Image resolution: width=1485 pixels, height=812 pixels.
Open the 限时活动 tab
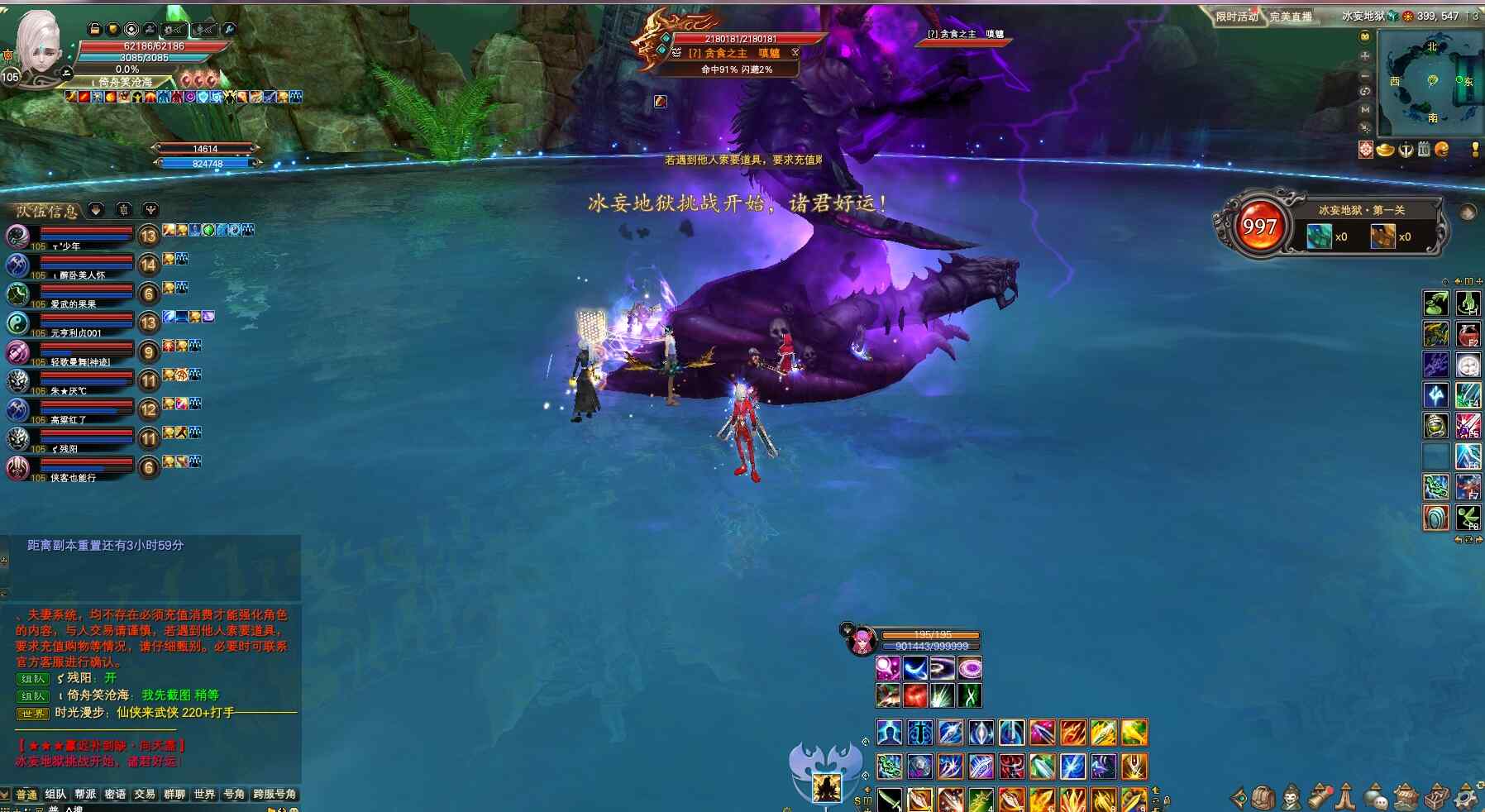(x=1237, y=17)
